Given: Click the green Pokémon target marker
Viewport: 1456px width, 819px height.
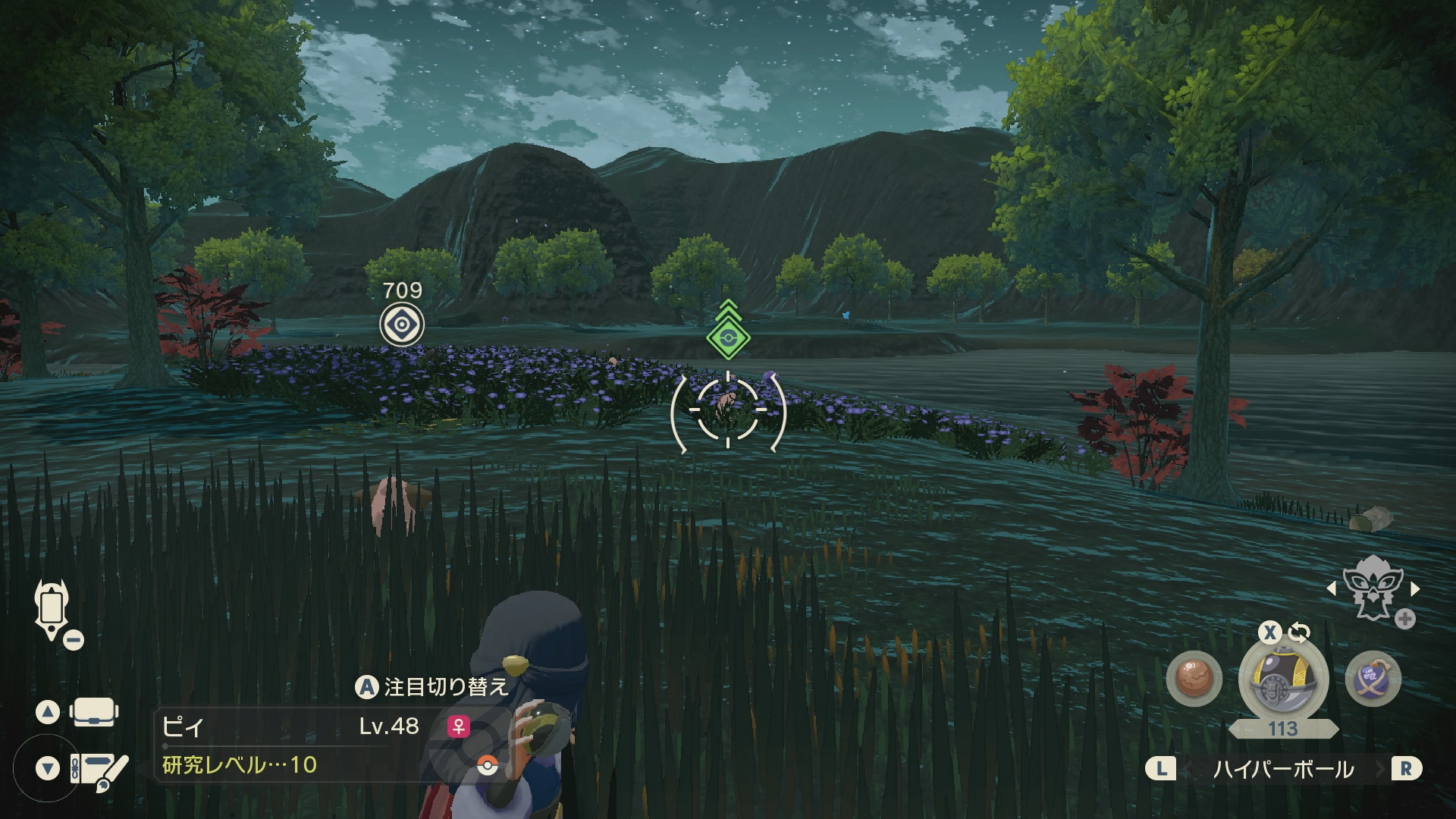Looking at the screenshot, I should 728,337.
